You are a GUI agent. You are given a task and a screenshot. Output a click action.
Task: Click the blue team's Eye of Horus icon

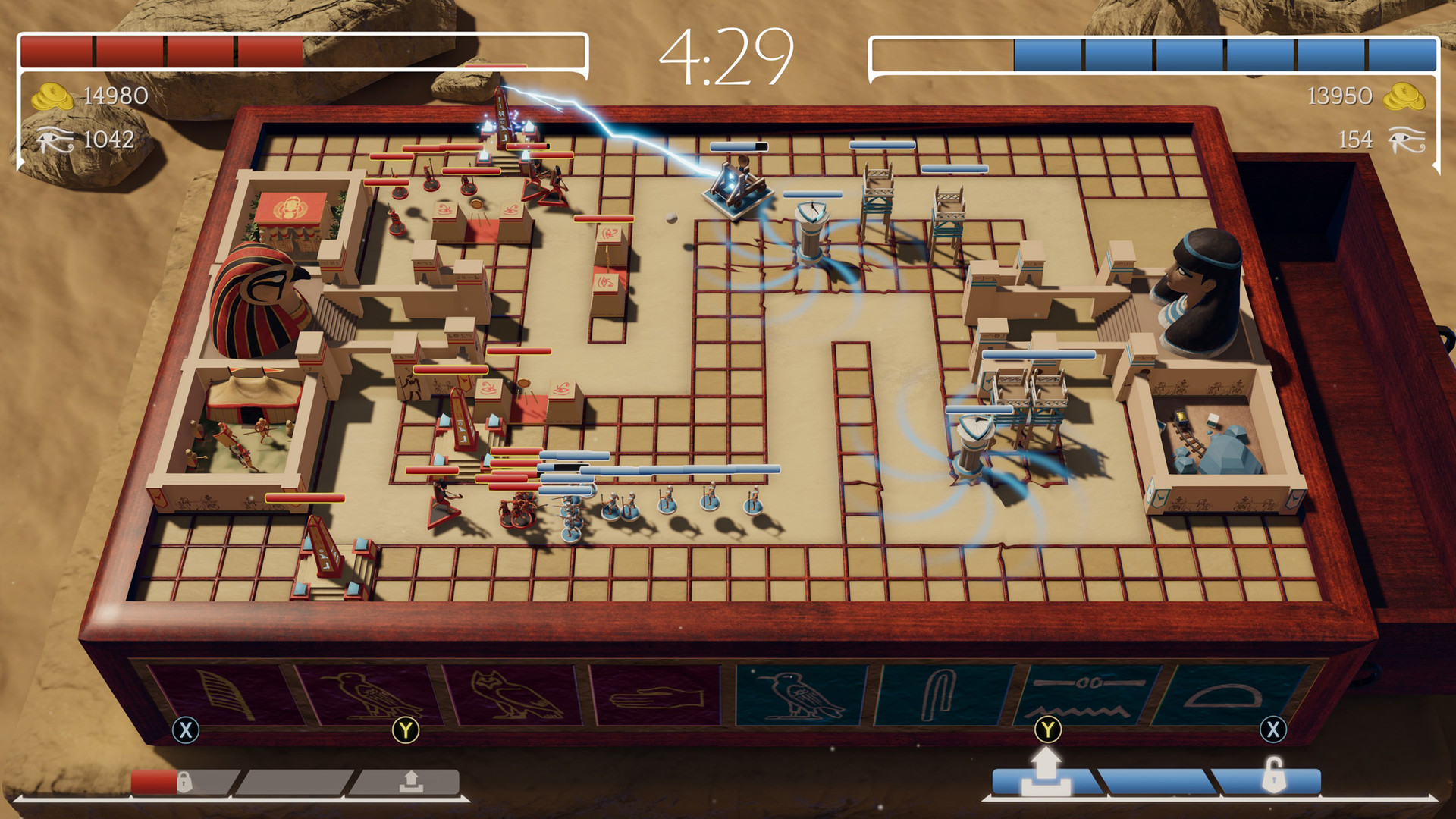click(x=1407, y=139)
